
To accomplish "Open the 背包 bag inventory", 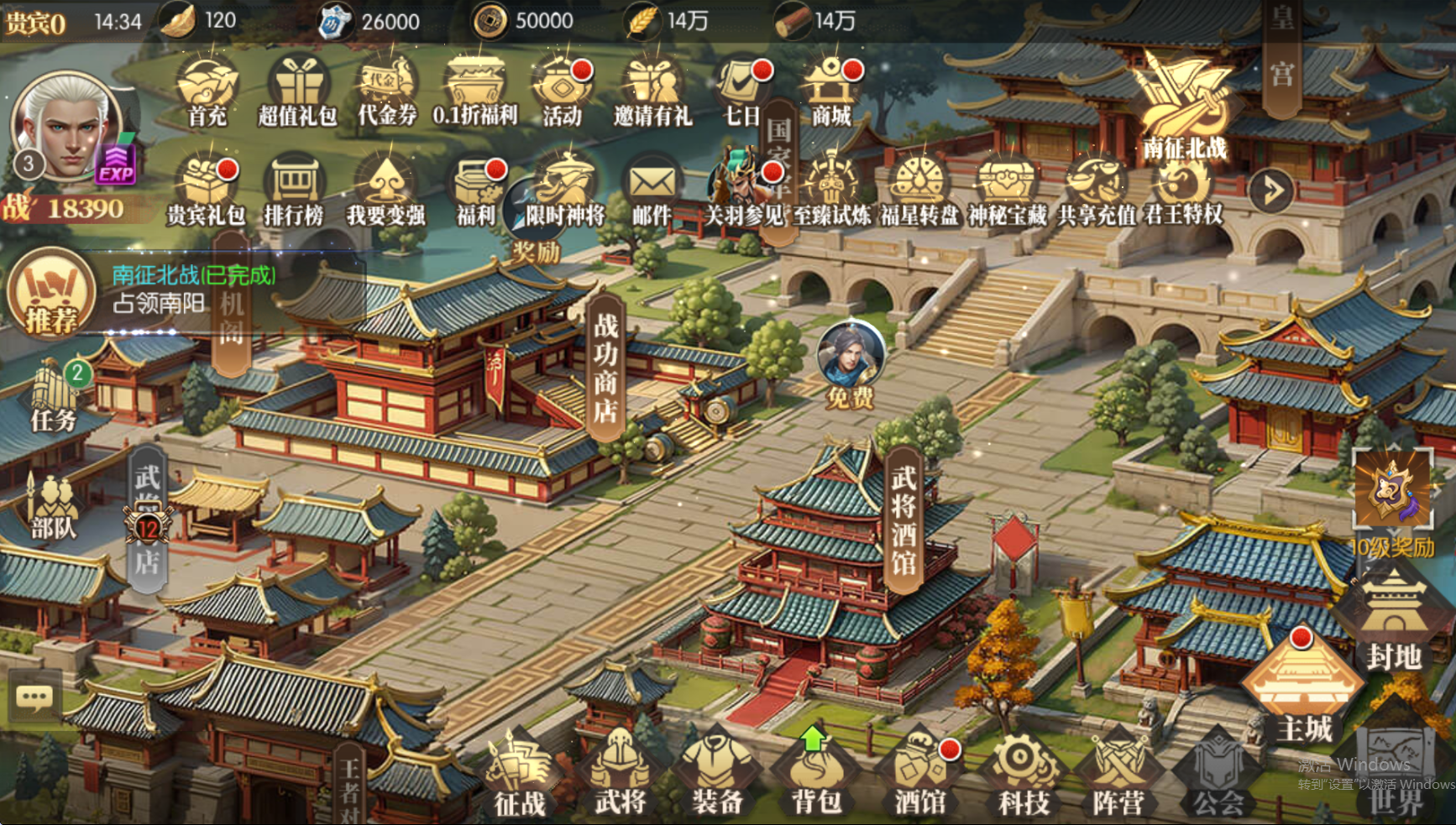I will [815, 774].
